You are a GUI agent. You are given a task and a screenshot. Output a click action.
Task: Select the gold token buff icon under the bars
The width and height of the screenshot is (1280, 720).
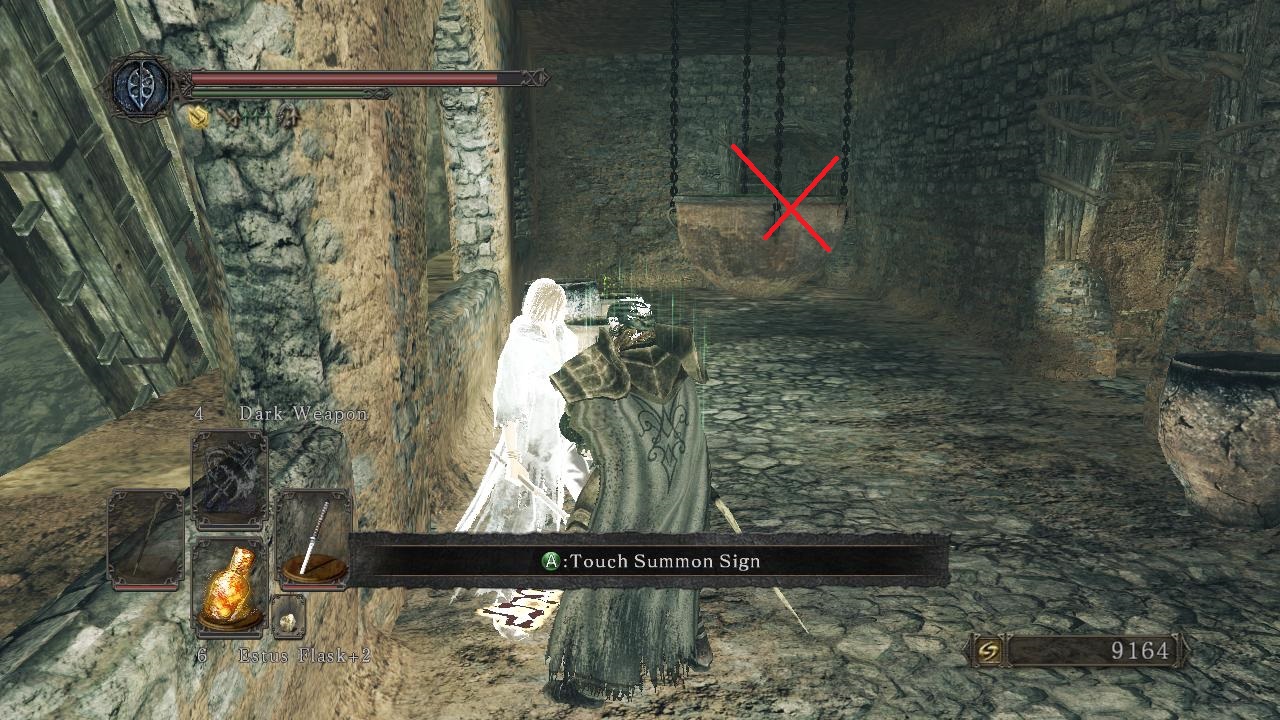pos(198,116)
